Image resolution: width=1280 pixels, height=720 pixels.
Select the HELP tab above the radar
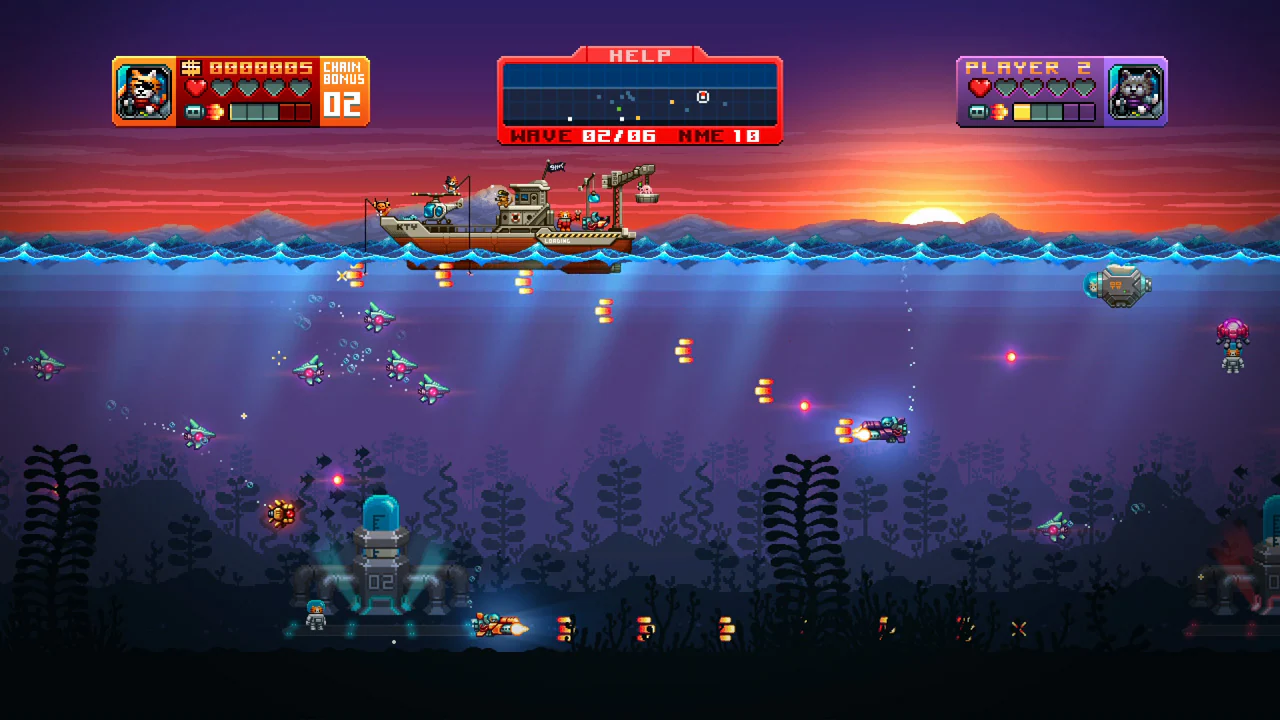tap(640, 54)
